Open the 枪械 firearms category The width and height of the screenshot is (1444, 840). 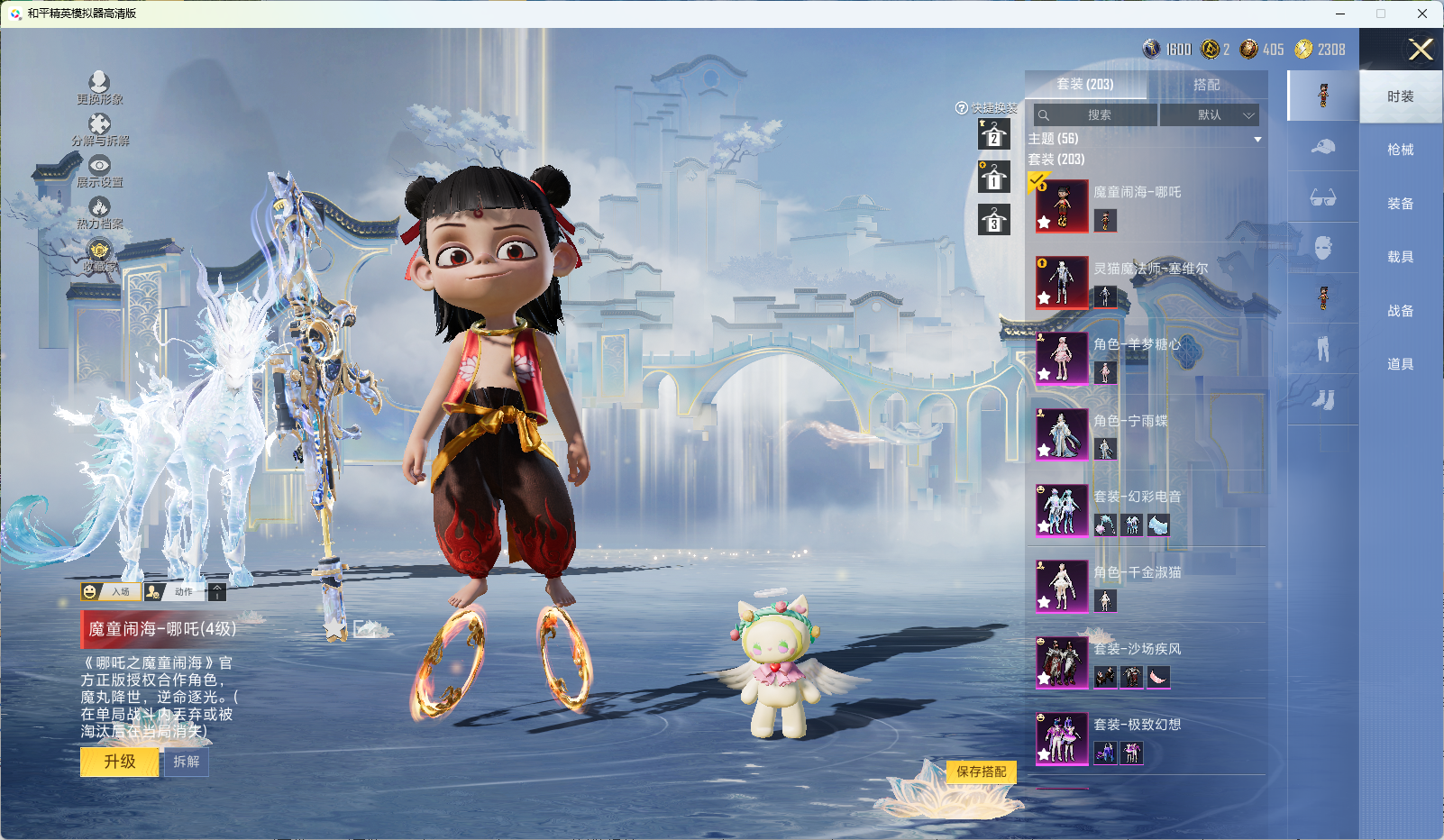pos(1400,150)
